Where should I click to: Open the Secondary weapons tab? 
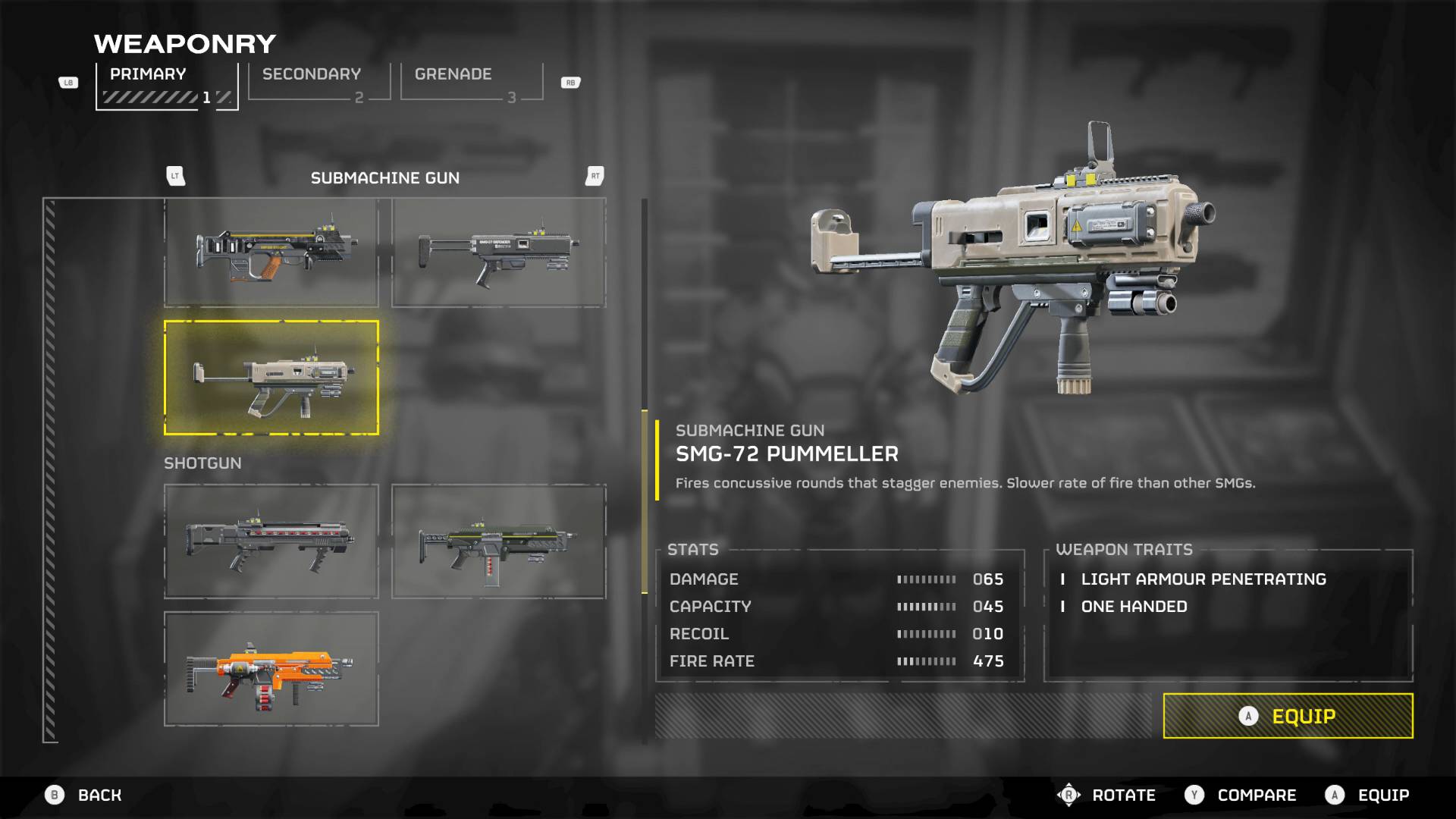318,82
